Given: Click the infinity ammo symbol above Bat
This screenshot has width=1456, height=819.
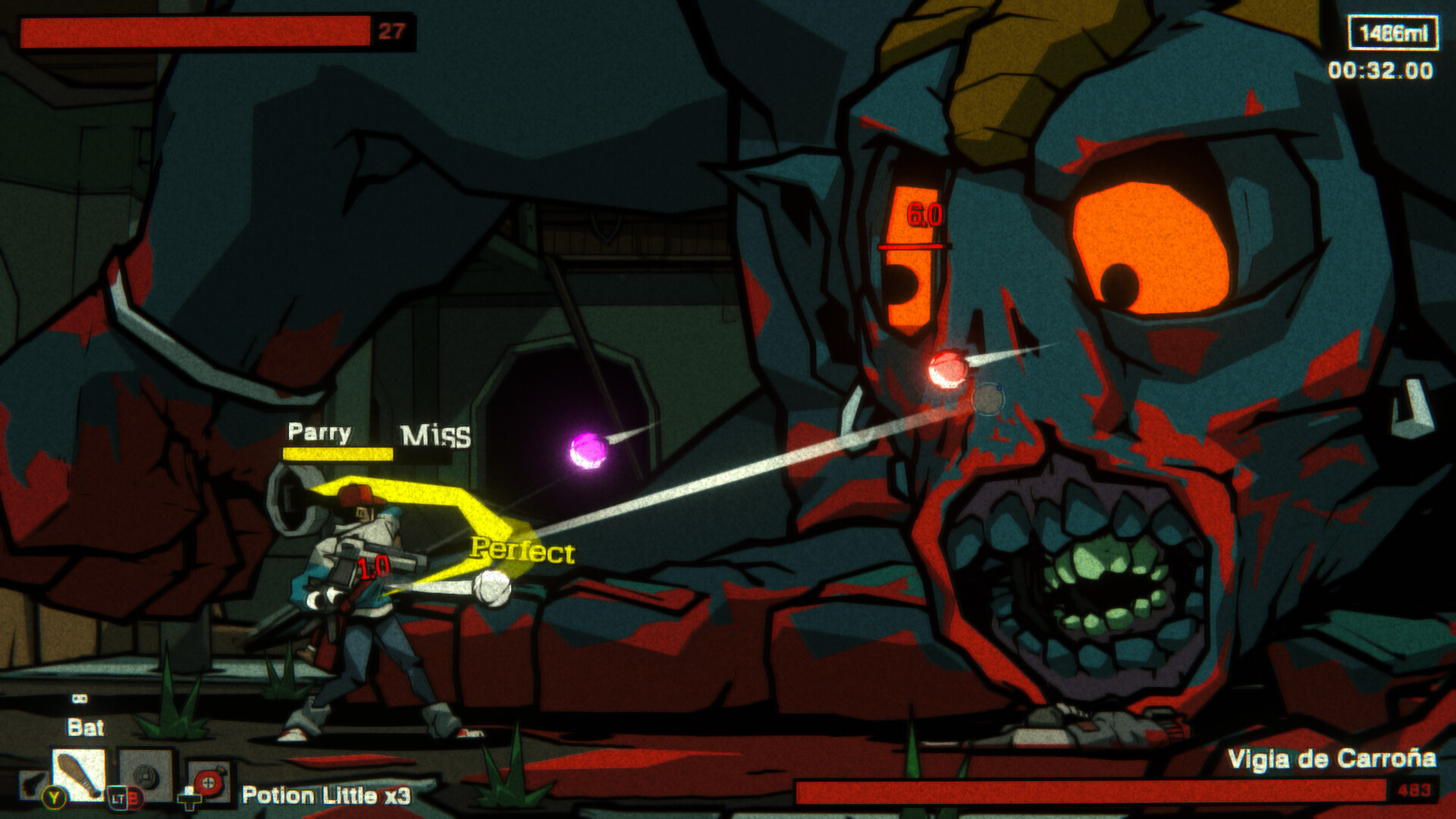Looking at the screenshot, I should 80,698.
